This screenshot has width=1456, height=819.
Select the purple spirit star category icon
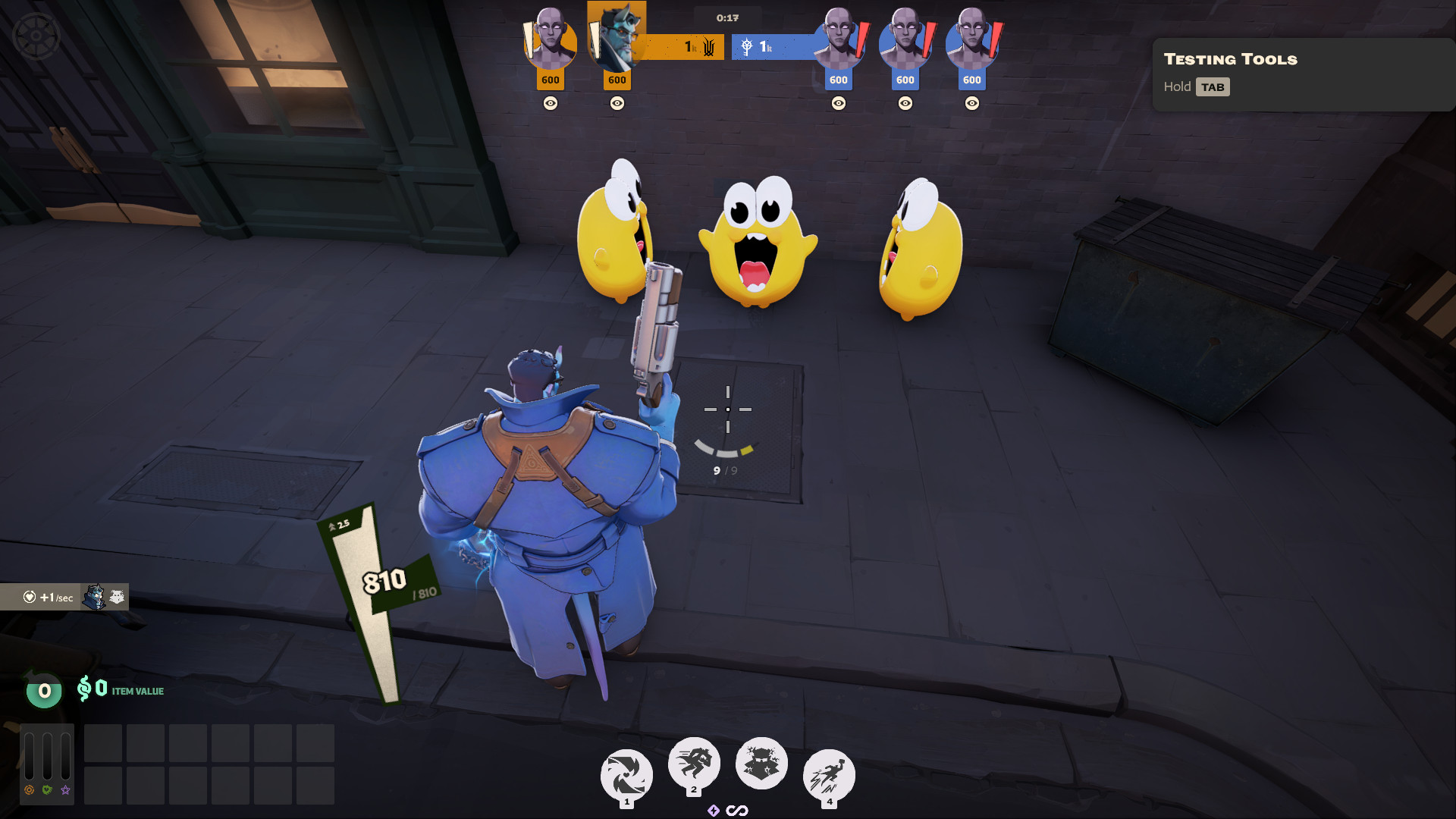click(66, 790)
